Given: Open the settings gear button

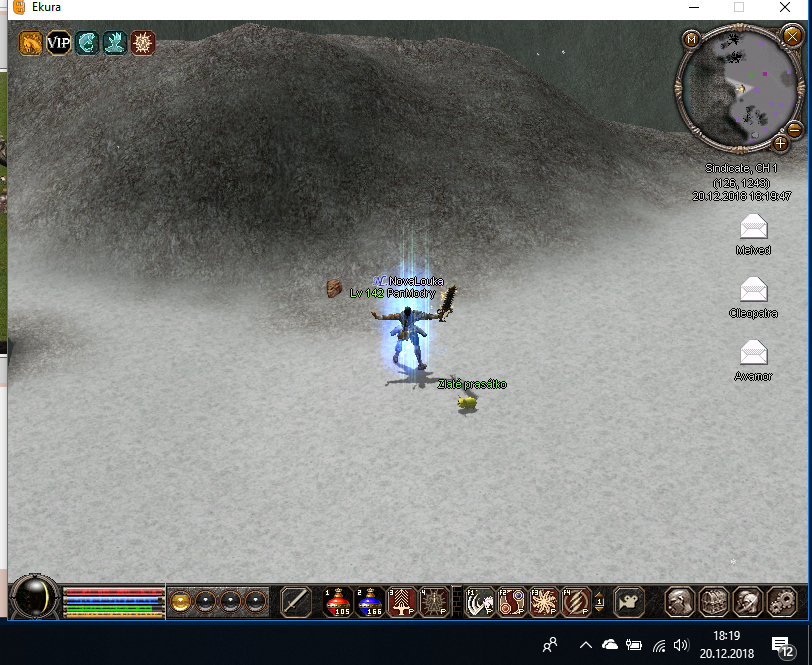Looking at the screenshot, I should pos(781,601).
